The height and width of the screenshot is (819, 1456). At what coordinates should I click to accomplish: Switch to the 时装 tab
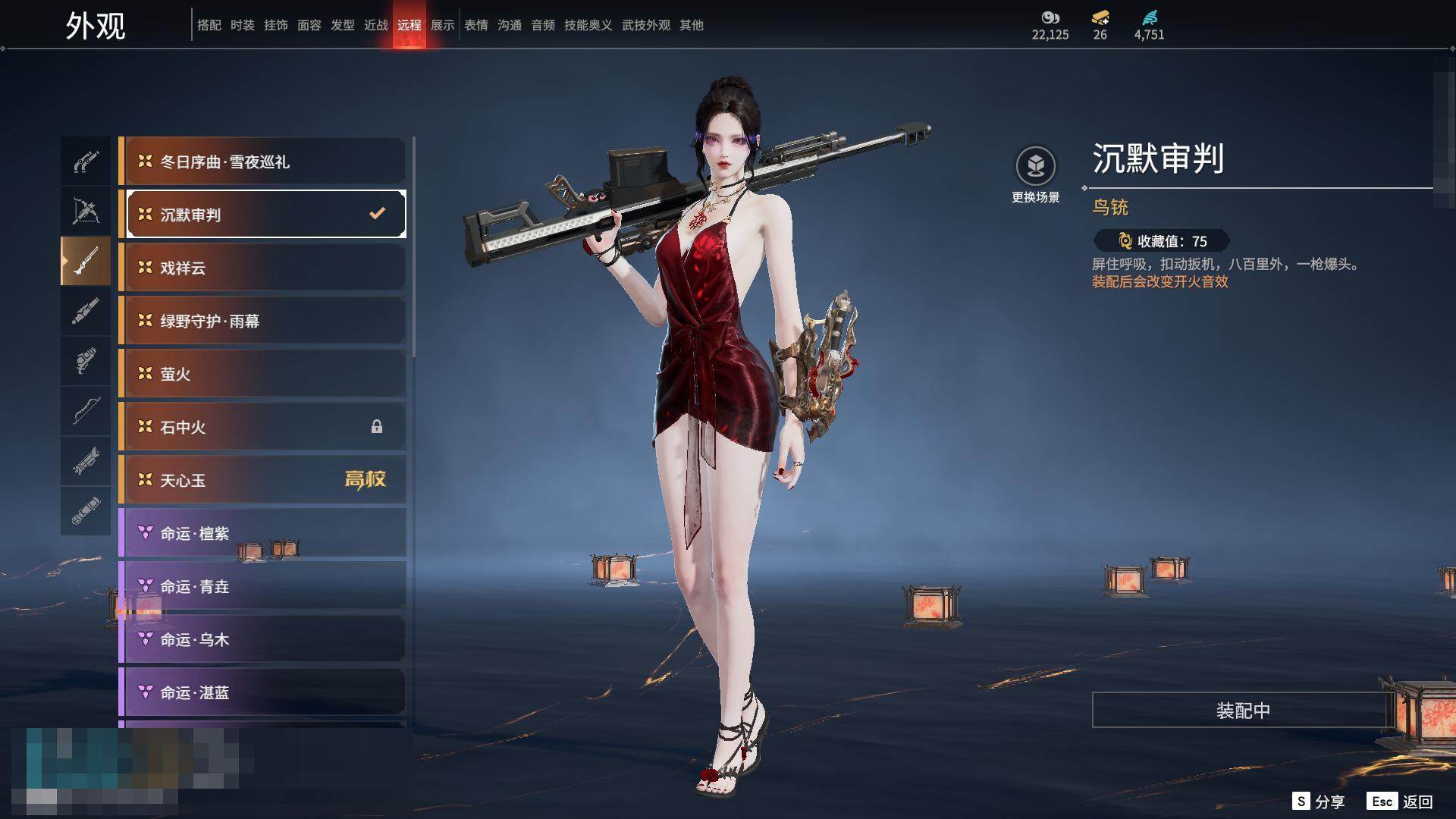click(x=243, y=25)
